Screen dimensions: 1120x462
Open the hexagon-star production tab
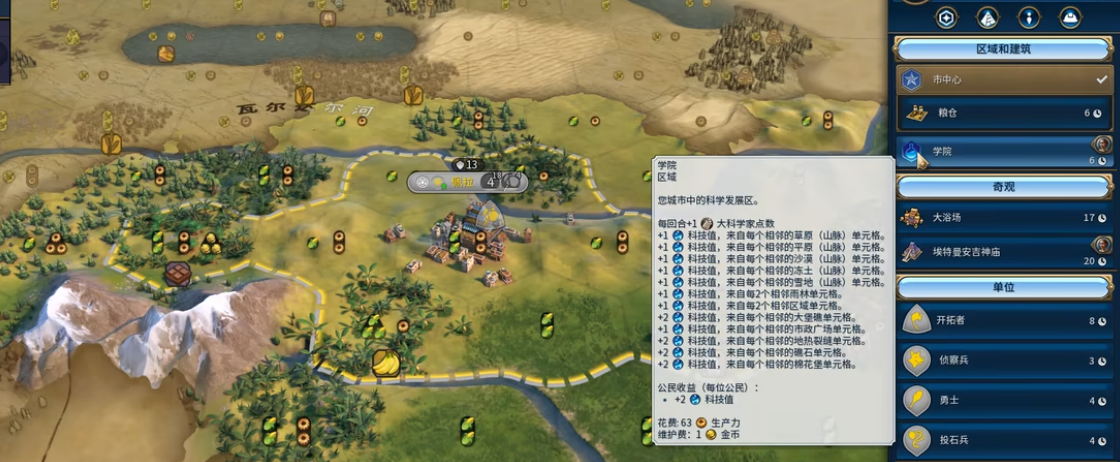(x=945, y=17)
